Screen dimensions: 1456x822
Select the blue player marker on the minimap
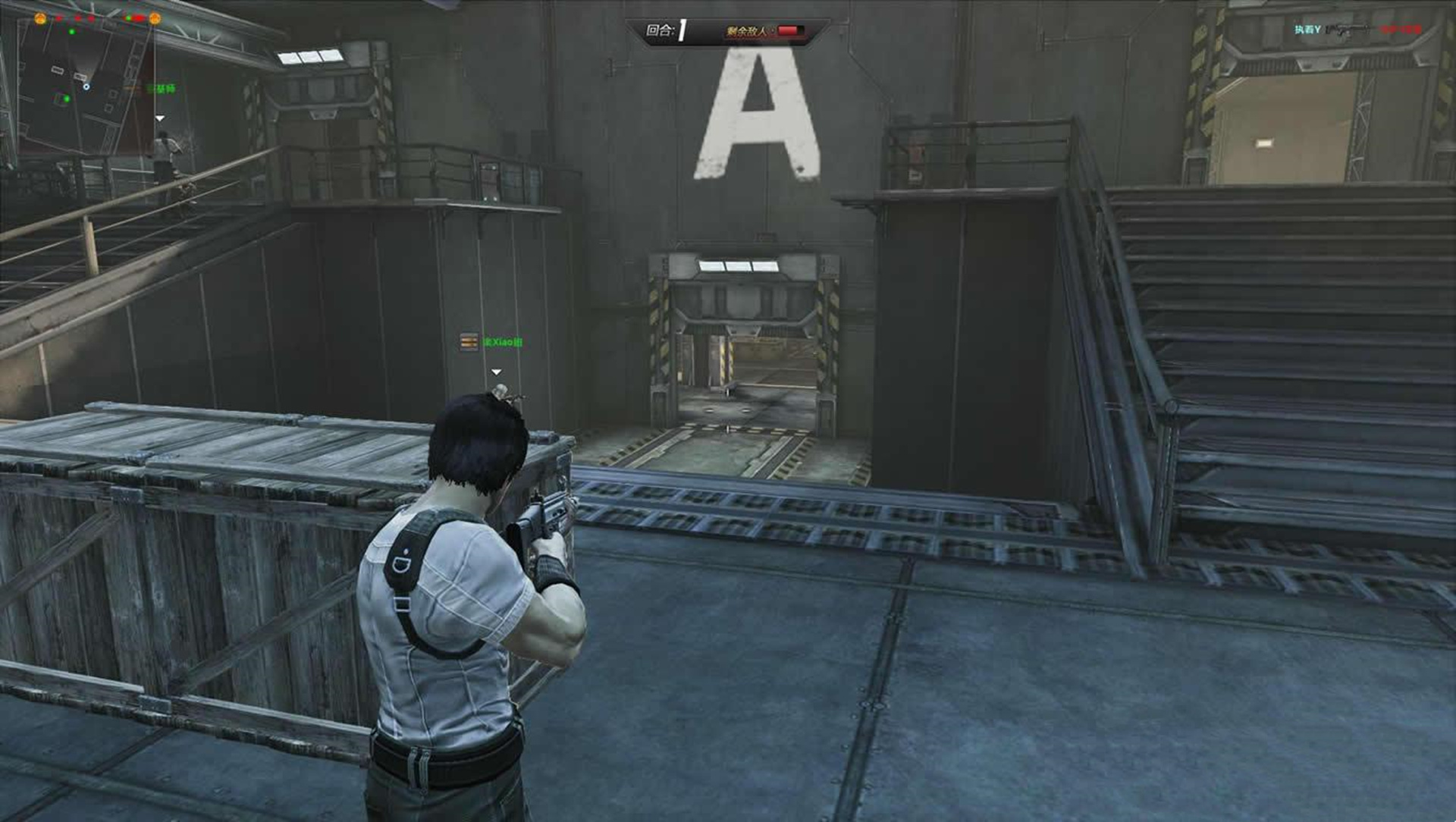click(86, 86)
